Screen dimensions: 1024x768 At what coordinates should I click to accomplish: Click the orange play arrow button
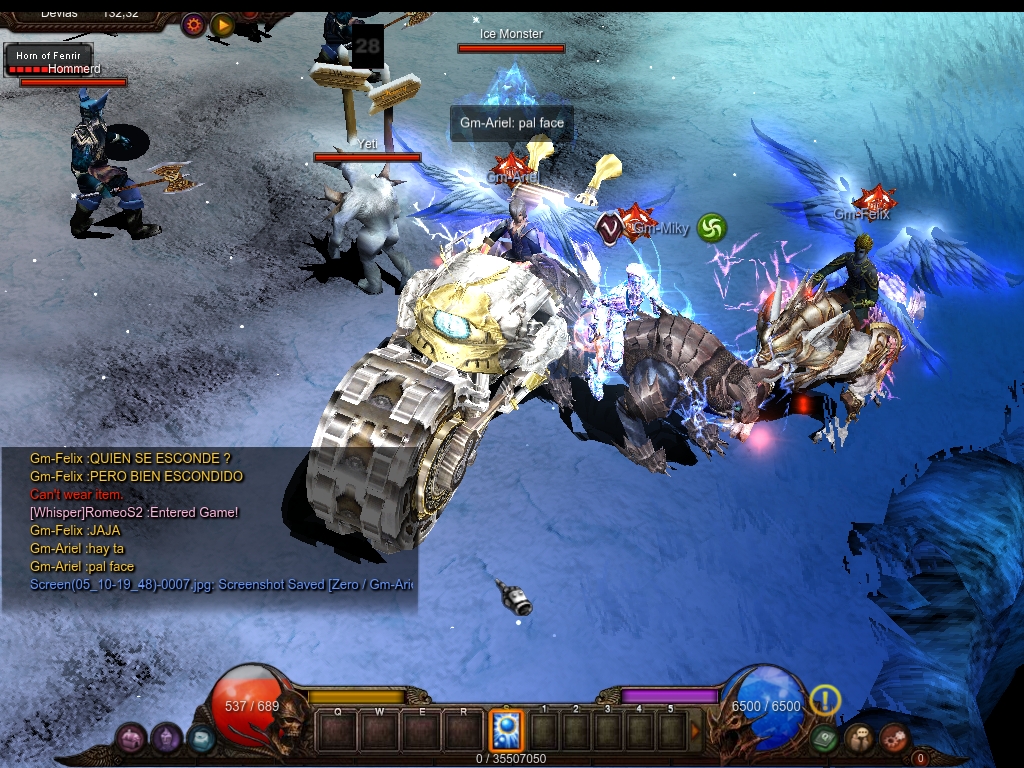(222, 25)
